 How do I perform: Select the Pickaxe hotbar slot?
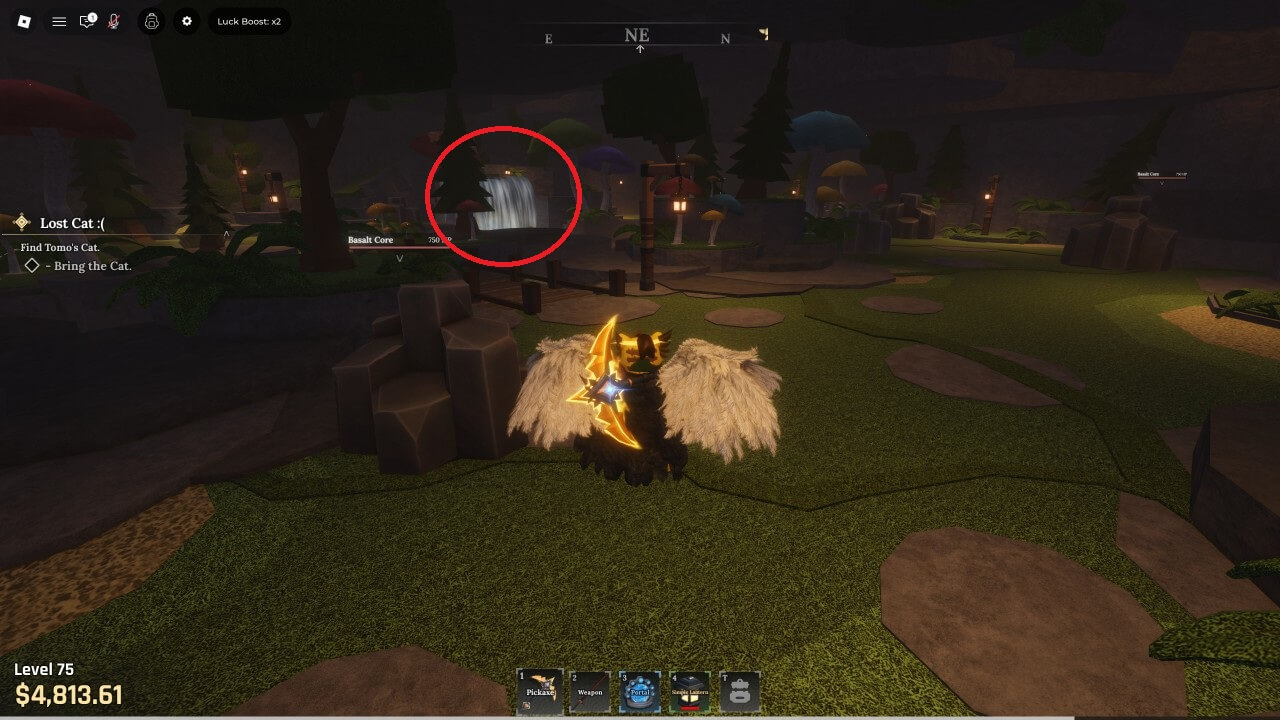point(540,692)
